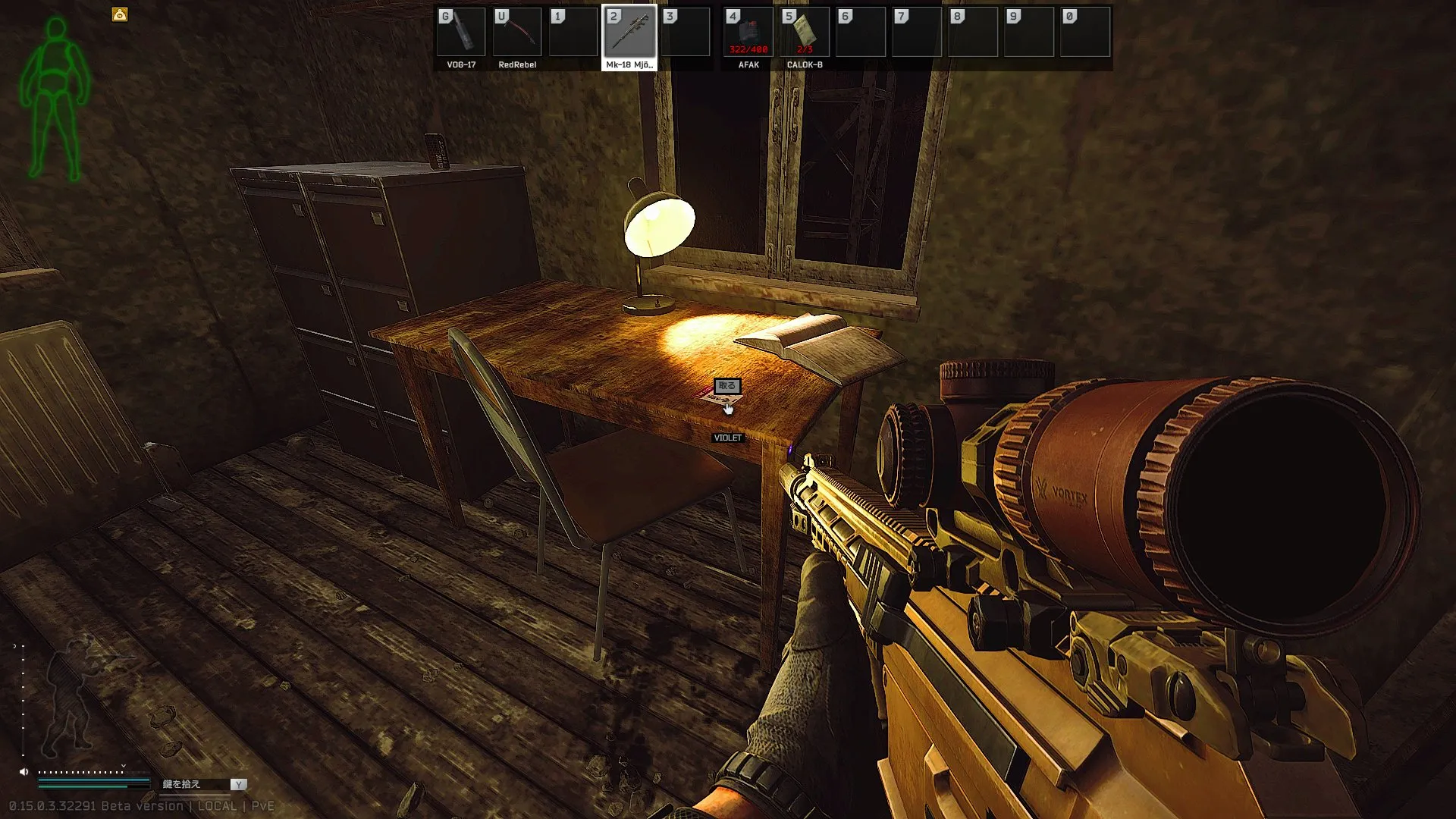Use the AFAK medkit slot
Image resolution: width=1456 pixels, height=819 pixels.
[748, 33]
